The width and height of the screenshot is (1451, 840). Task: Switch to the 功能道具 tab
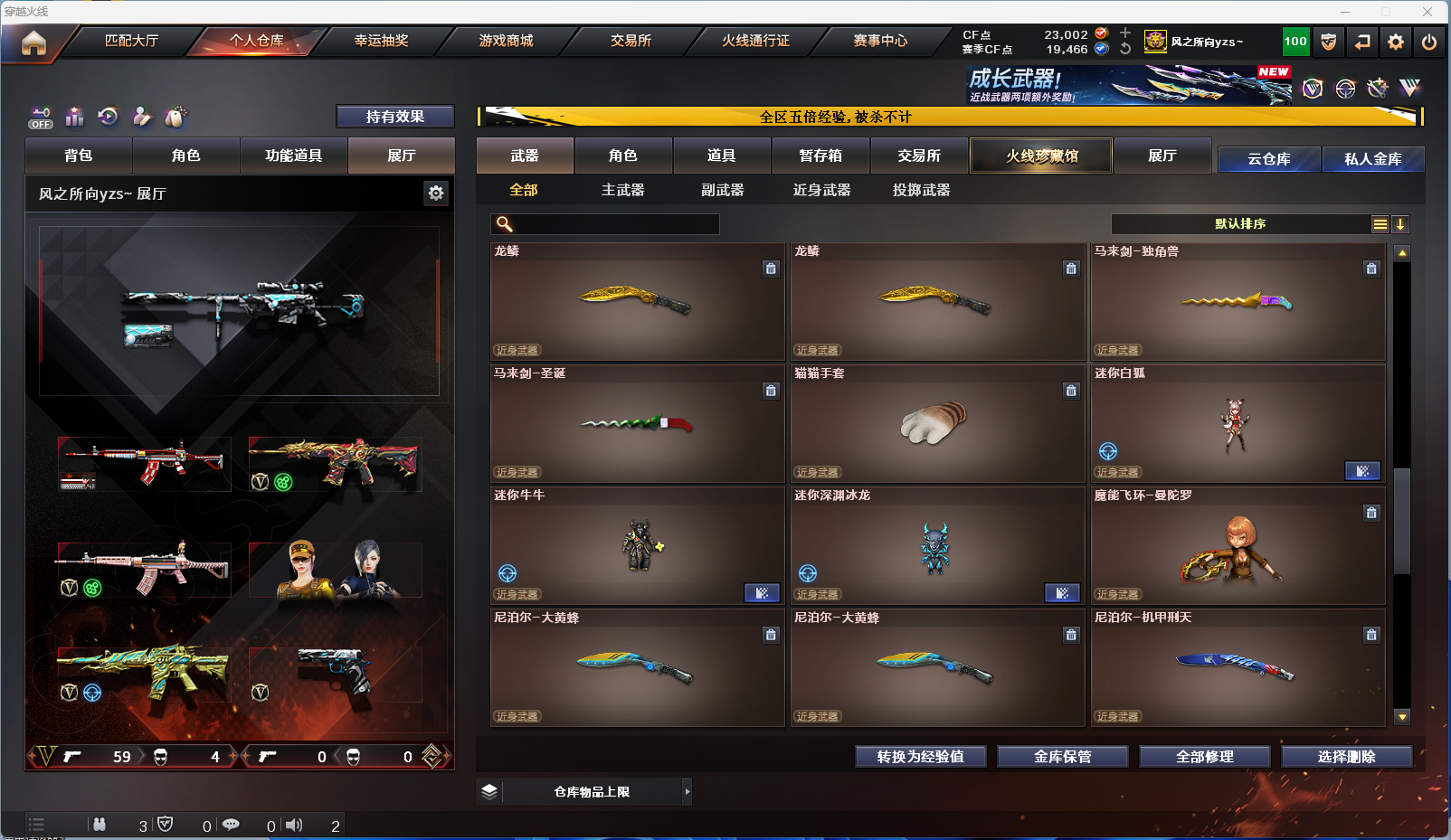click(293, 156)
